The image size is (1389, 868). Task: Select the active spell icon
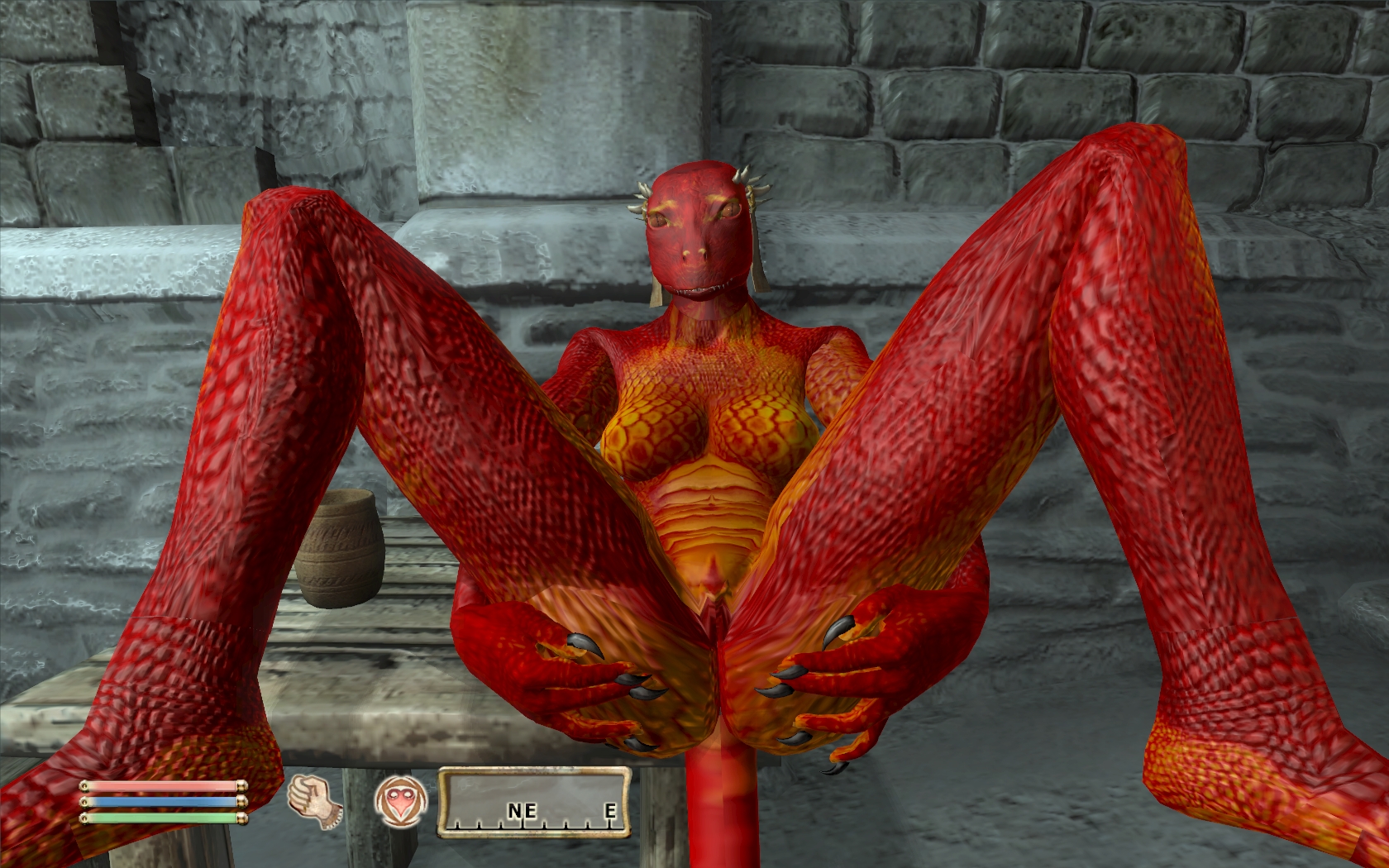coord(400,802)
